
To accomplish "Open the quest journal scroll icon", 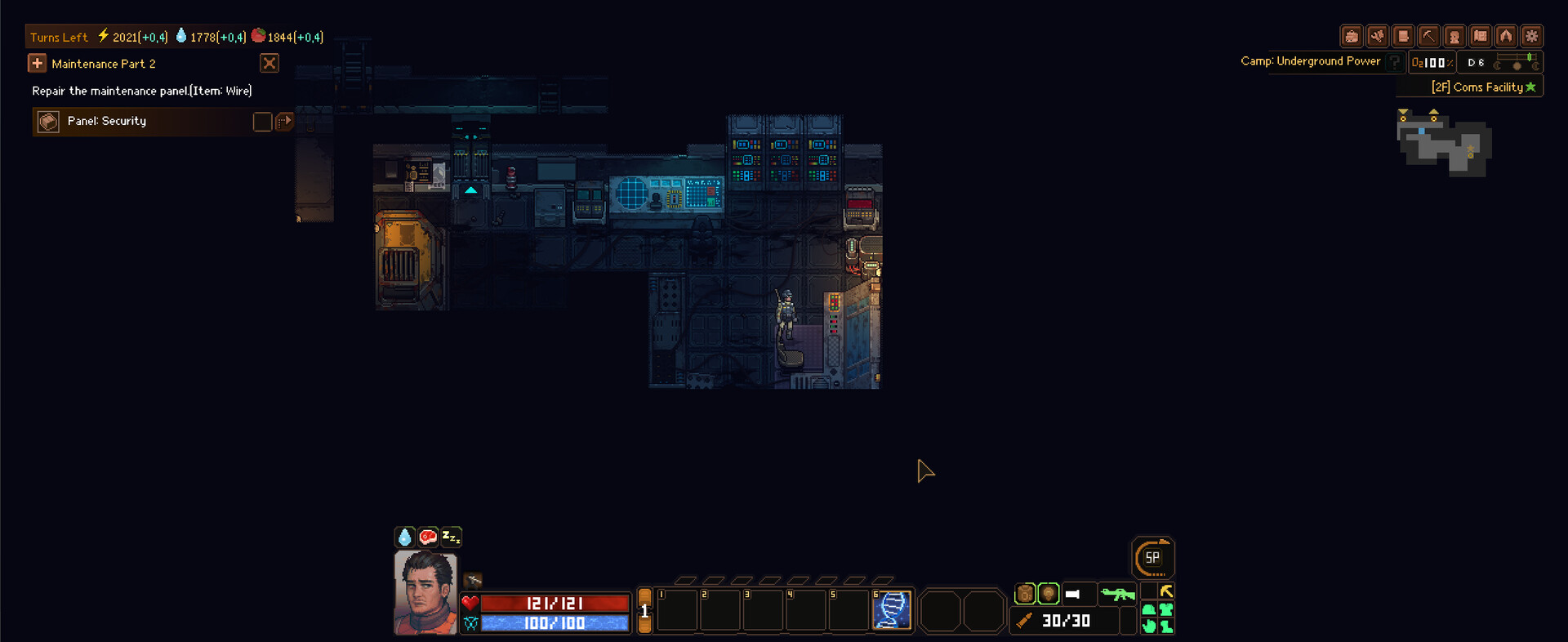I will tap(1403, 36).
